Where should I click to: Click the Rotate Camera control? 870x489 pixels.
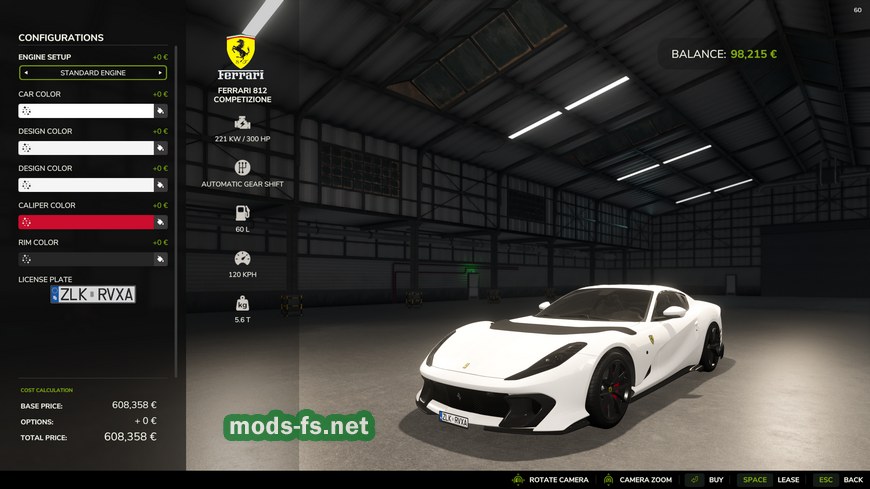[550, 480]
